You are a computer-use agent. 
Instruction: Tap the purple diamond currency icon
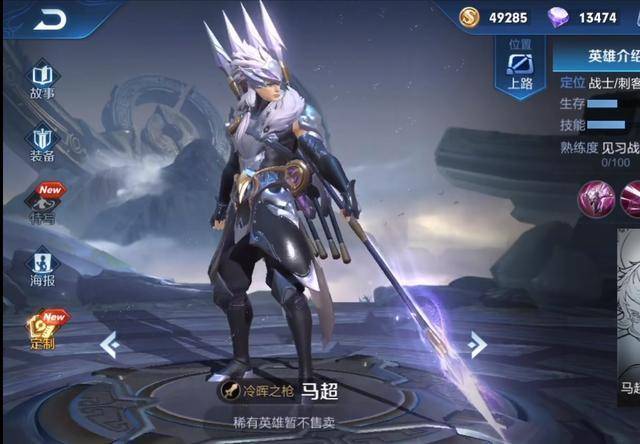coord(559,17)
